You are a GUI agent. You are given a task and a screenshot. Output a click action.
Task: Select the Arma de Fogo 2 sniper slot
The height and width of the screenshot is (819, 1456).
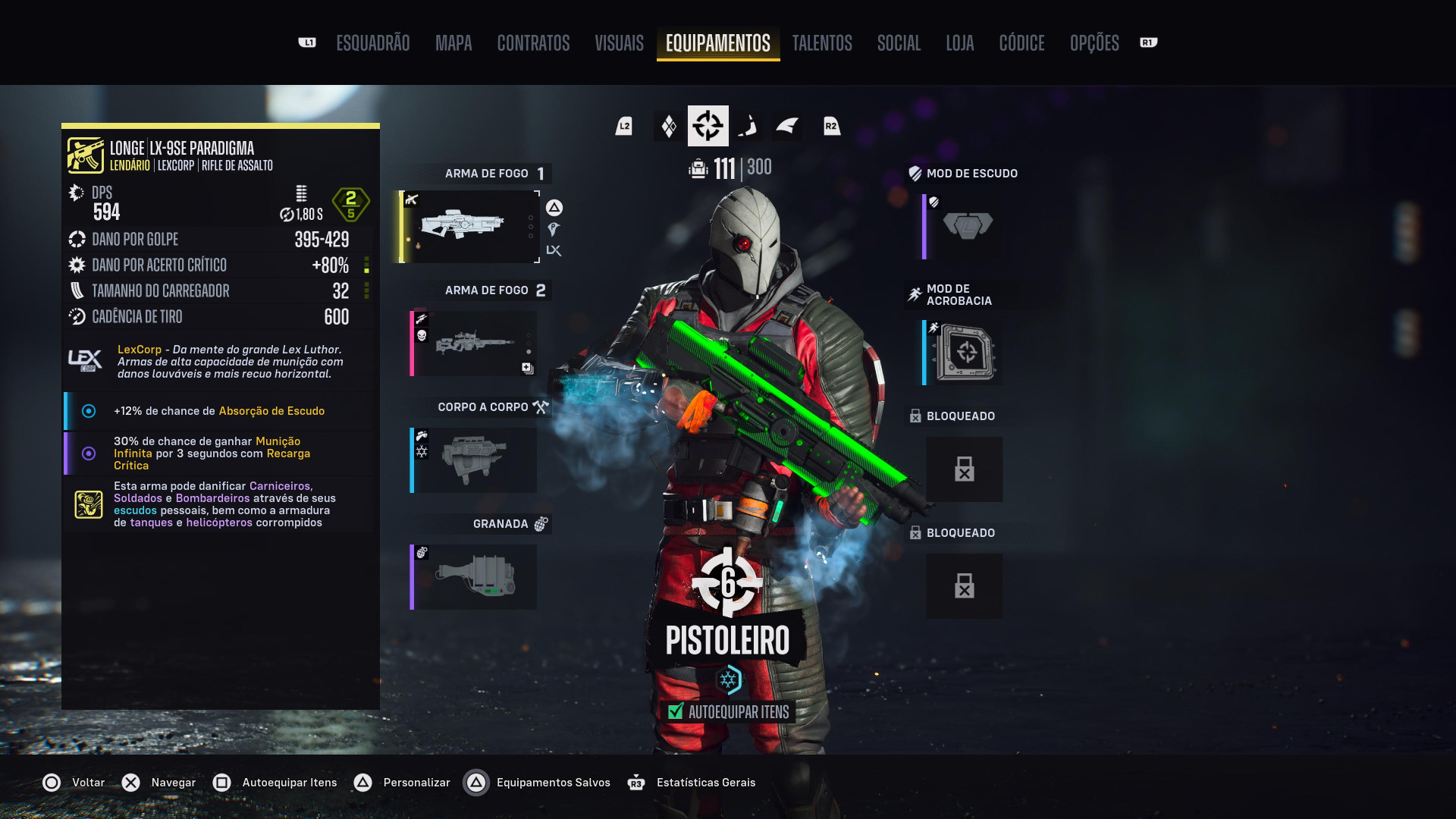pos(474,344)
